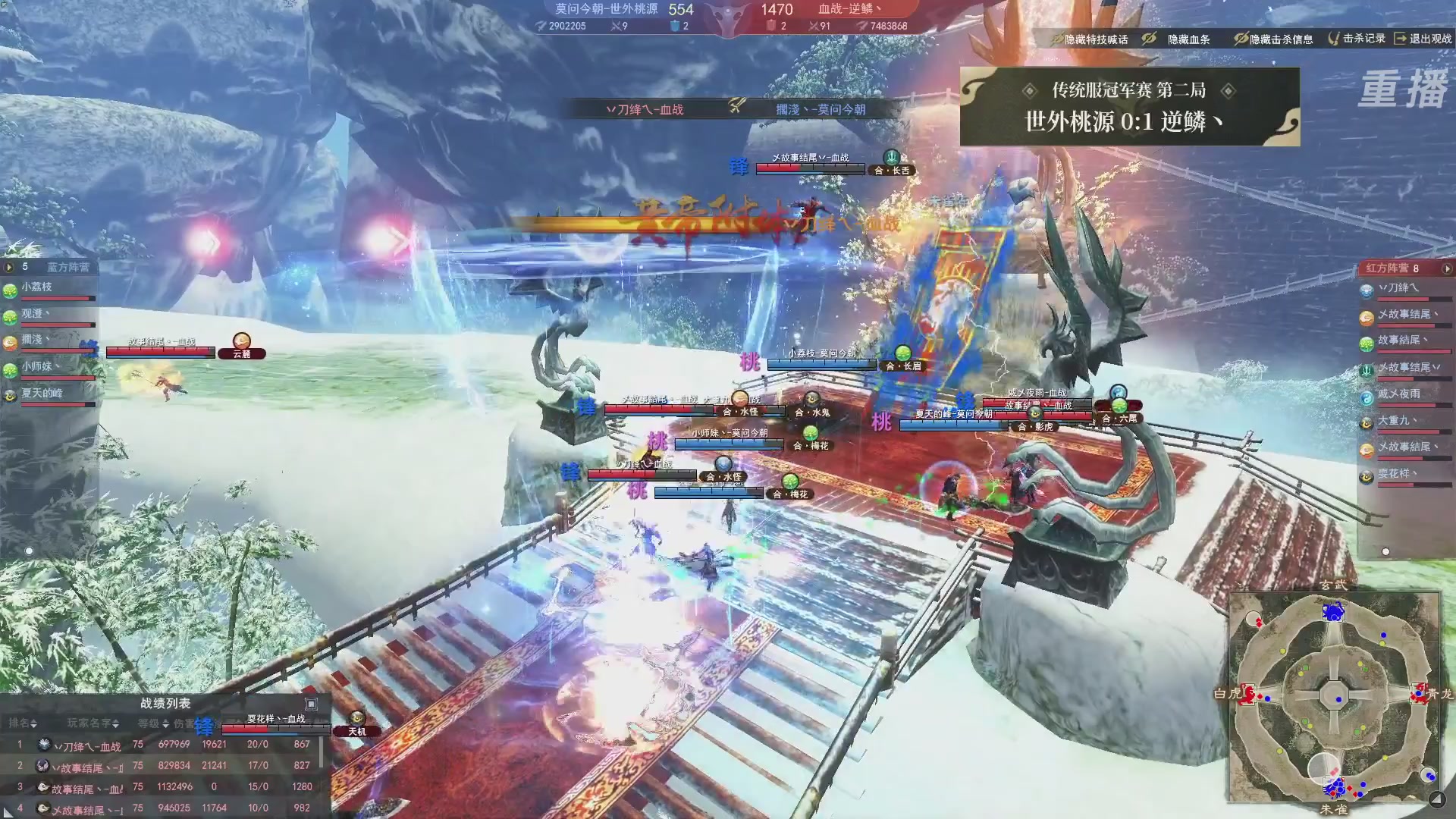Click the circular arena minimap
Viewport: 1456px width, 819px height.
1334,695
